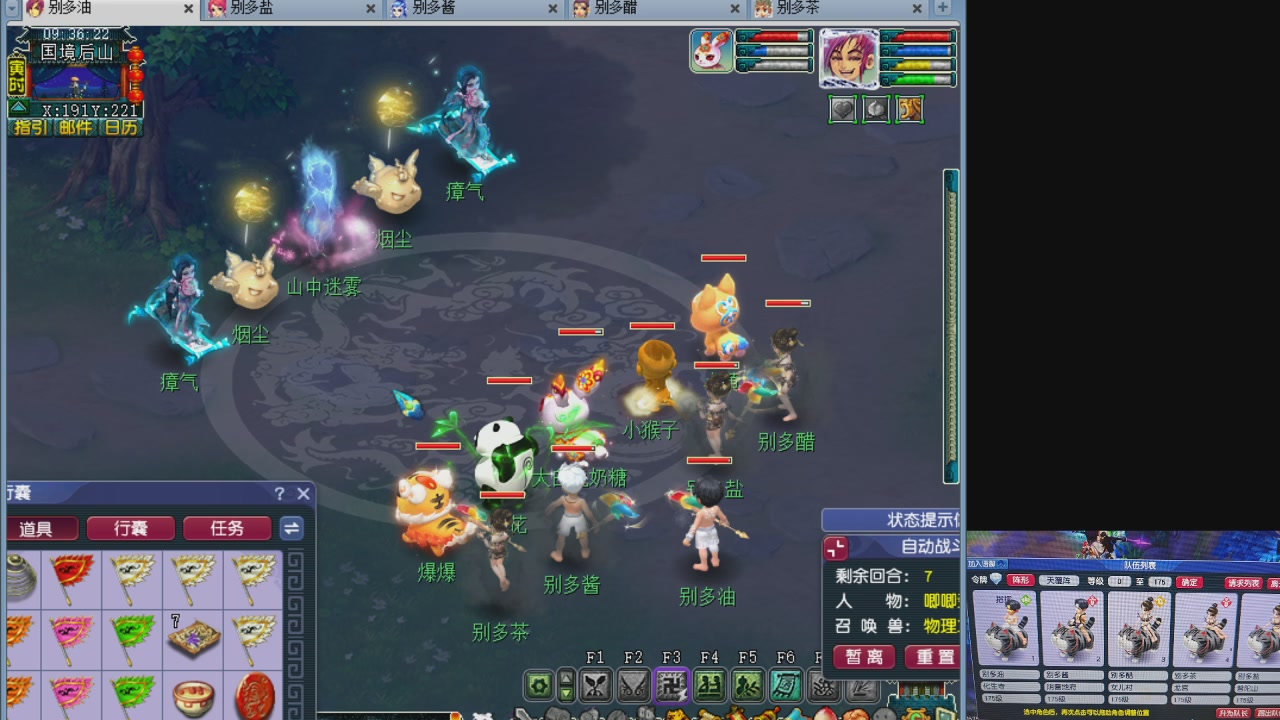Toggle the inventory swap-arrows button beside 任务 tab
This screenshot has width=1280, height=720.
click(291, 529)
